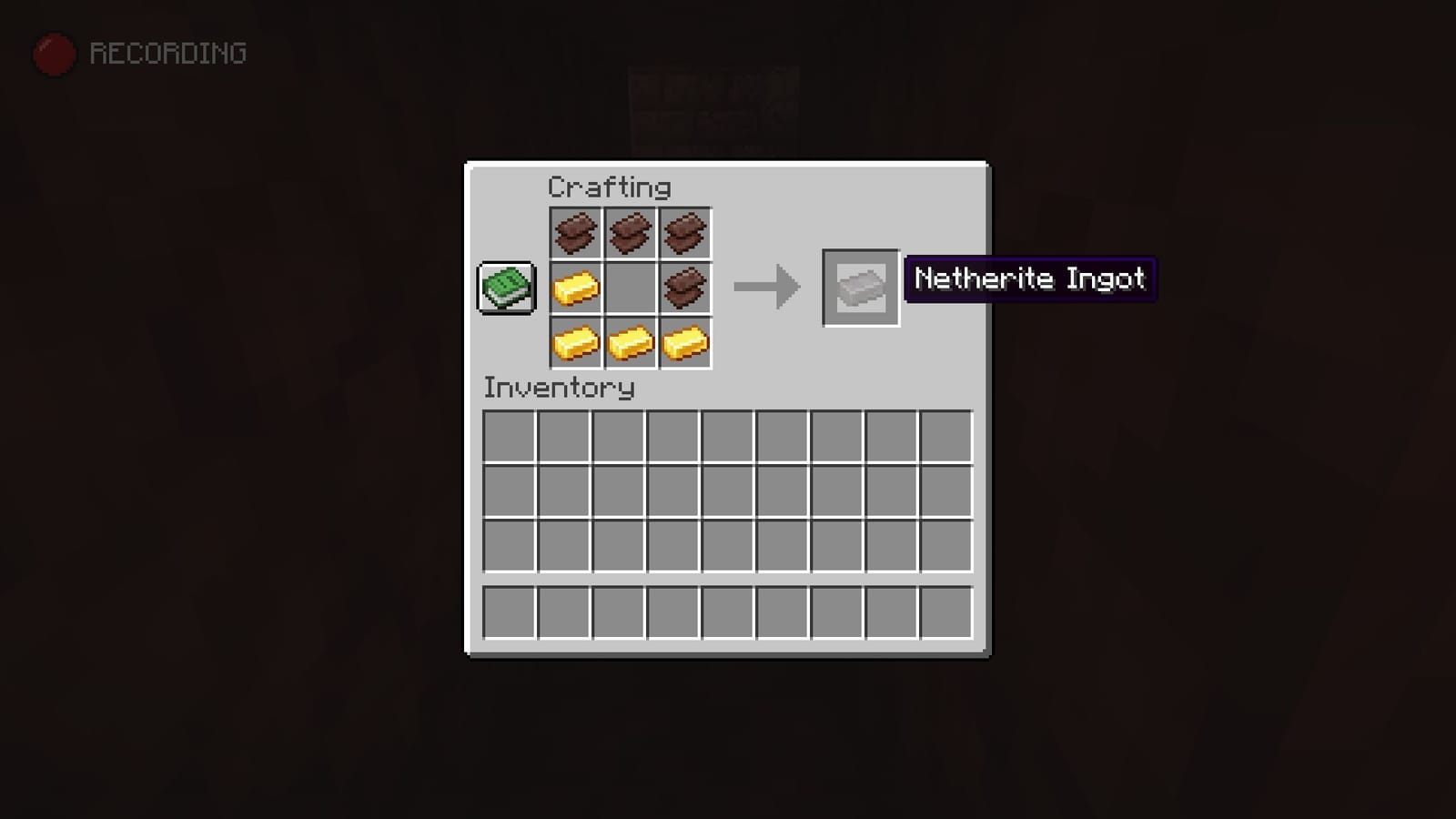Pick up the bottom-center gold ingot

coord(631,343)
